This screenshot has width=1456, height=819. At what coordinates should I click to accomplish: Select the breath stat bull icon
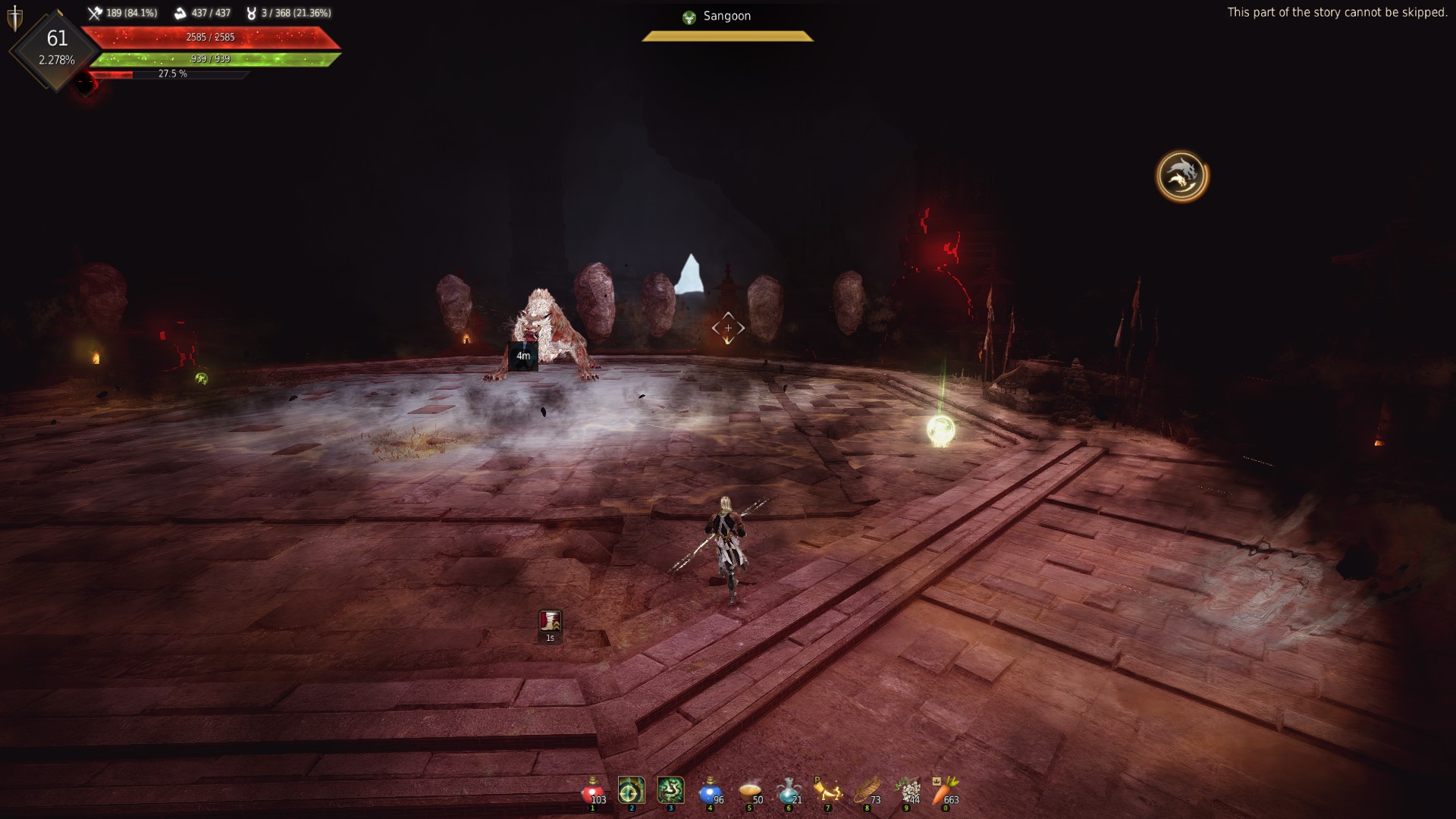coord(253,12)
